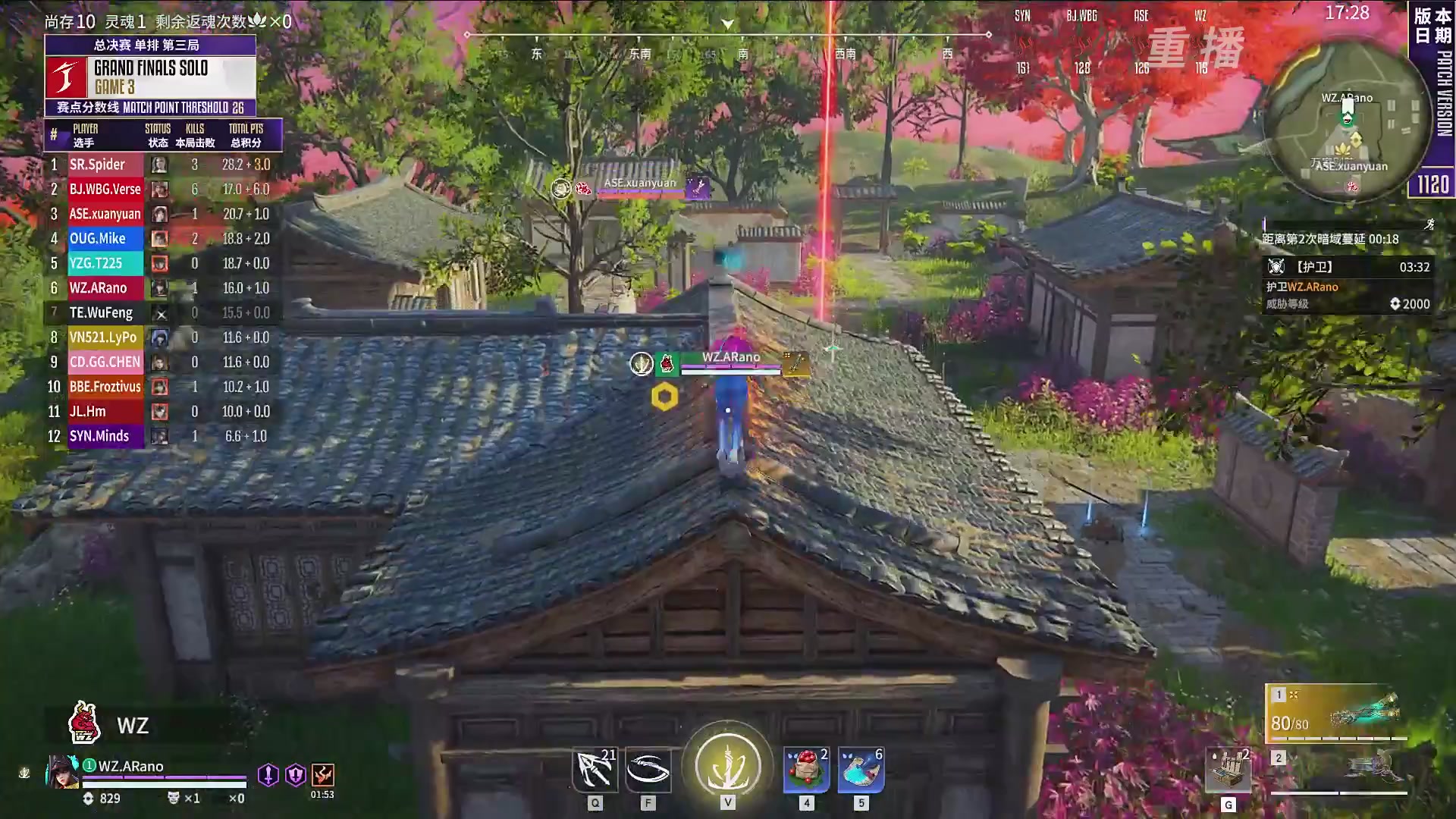Use the red berry bag consumable in slot 4
The image size is (1456, 819).
pyautogui.click(x=806, y=770)
